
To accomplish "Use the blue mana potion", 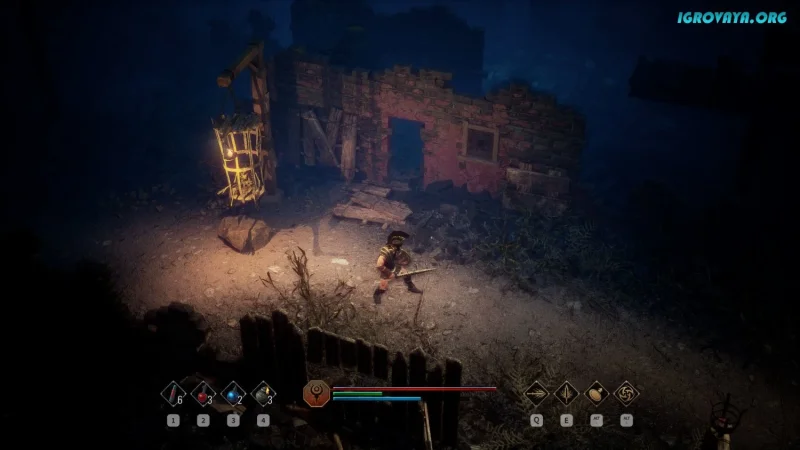I will tap(233, 394).
